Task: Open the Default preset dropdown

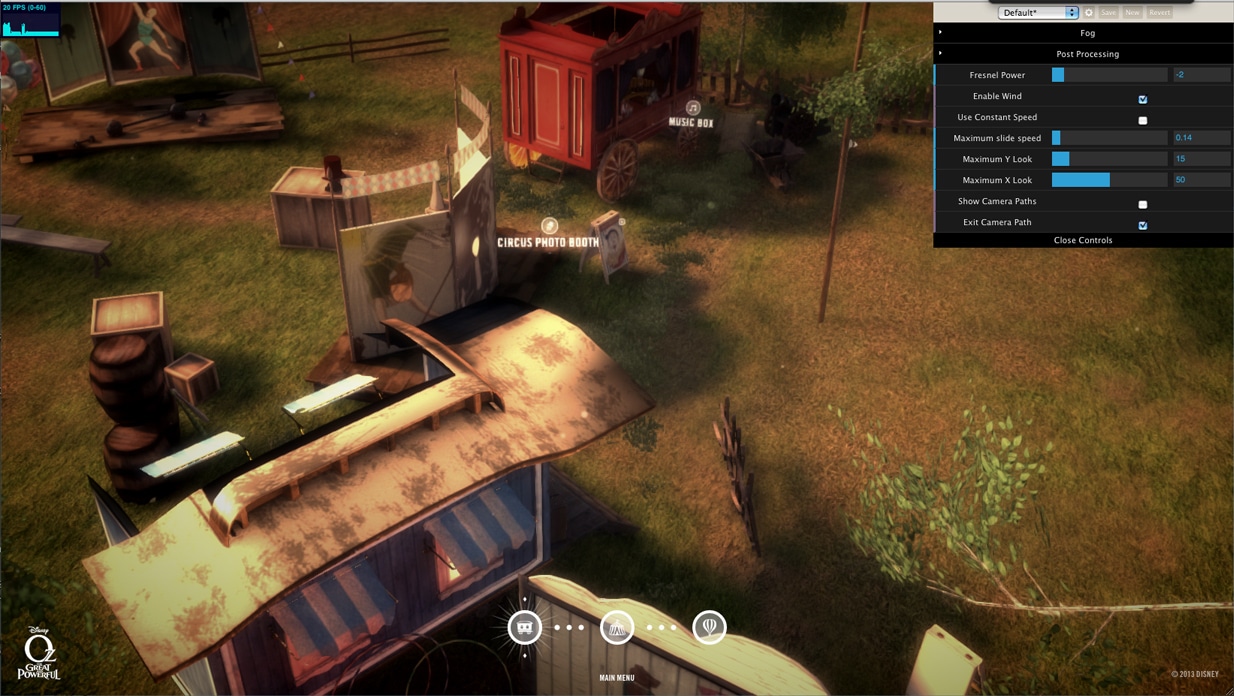Action: coord(1038,13)
